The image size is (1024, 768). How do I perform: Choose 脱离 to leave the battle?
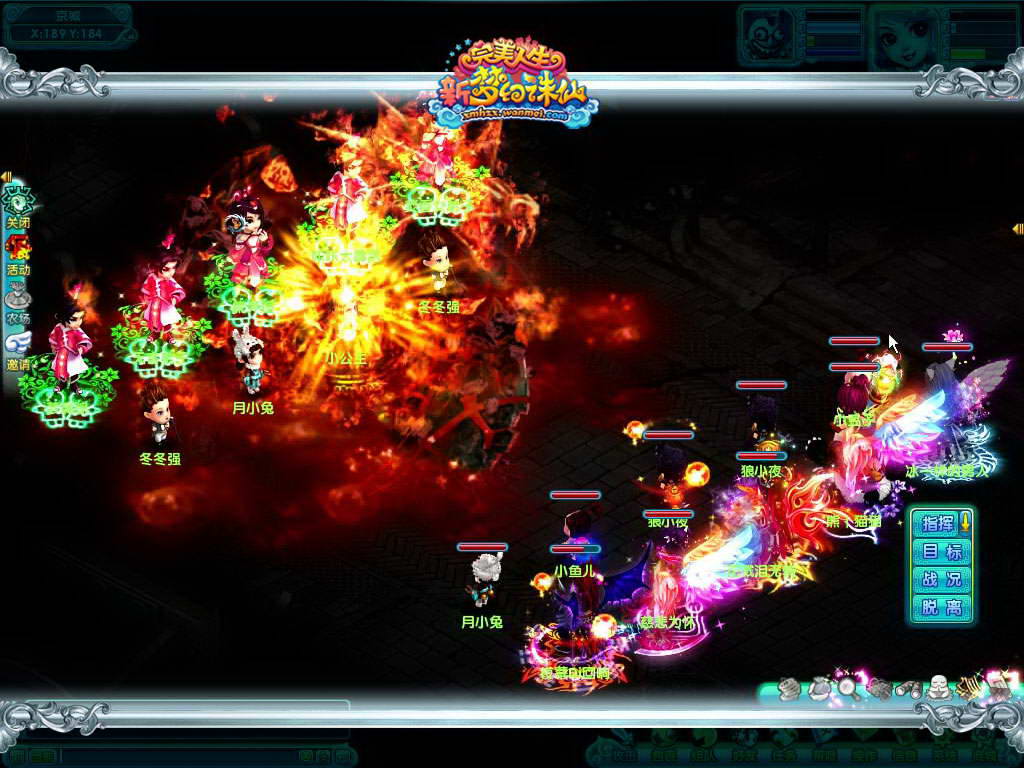941,607
